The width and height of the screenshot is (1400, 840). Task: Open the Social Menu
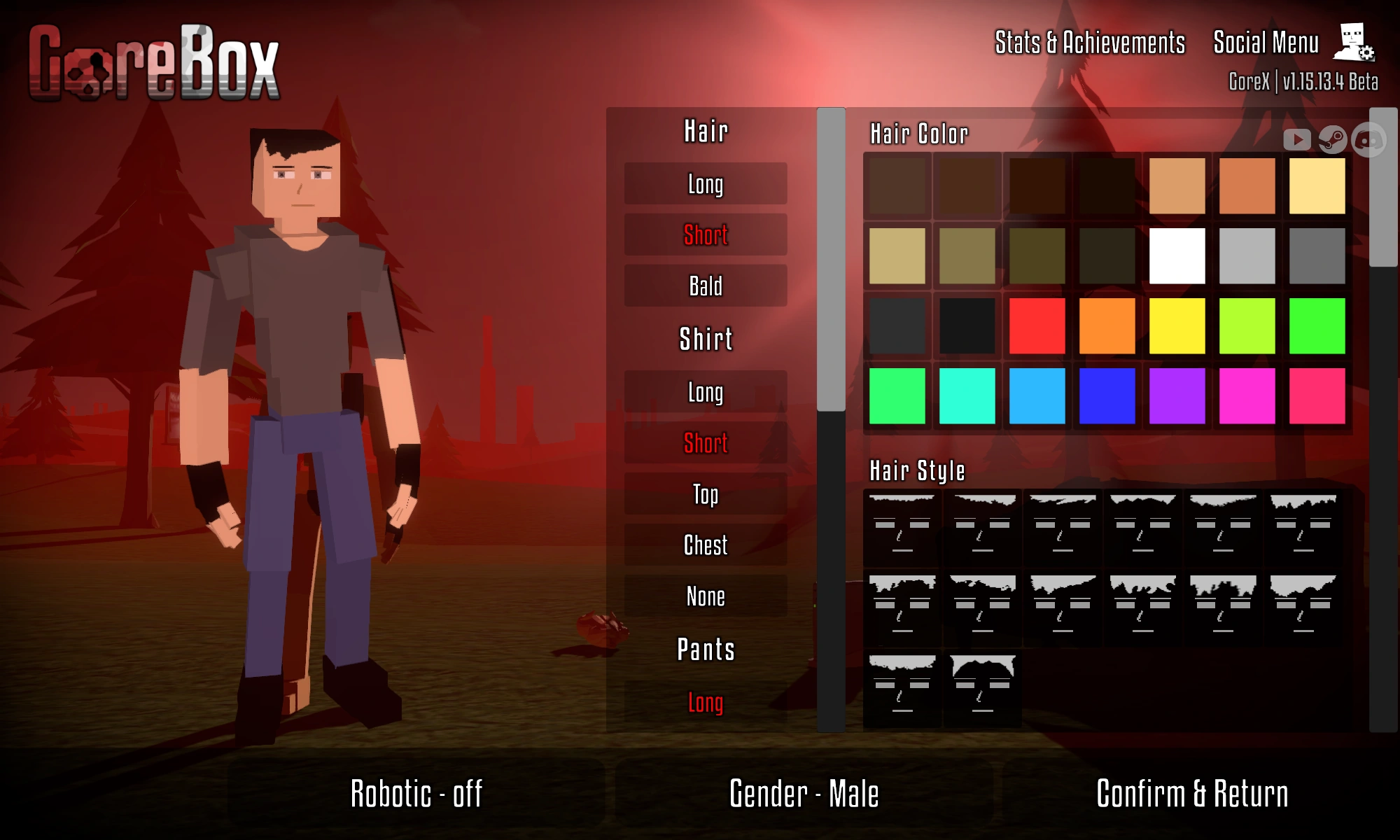point(1266,42)
